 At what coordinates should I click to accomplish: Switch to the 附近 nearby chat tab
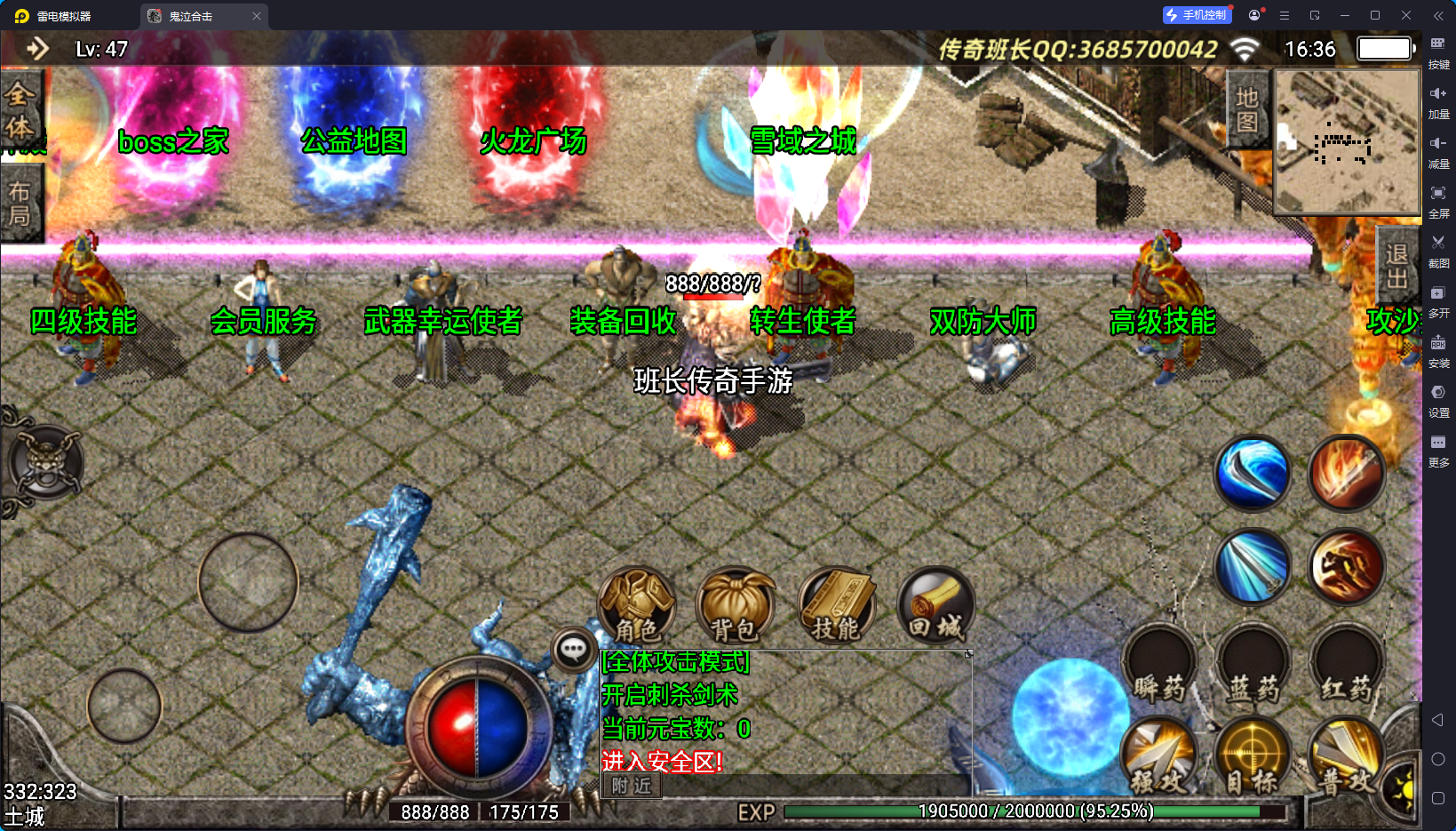point(632,786)
